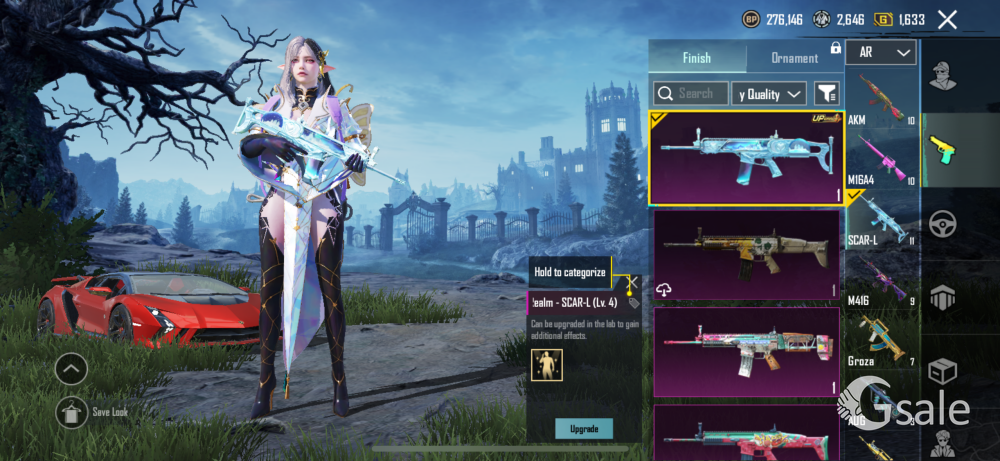Upgrade the selected SCAR-L skin
This screenshot has width=1000, height=461.
(x=584, y=429)
